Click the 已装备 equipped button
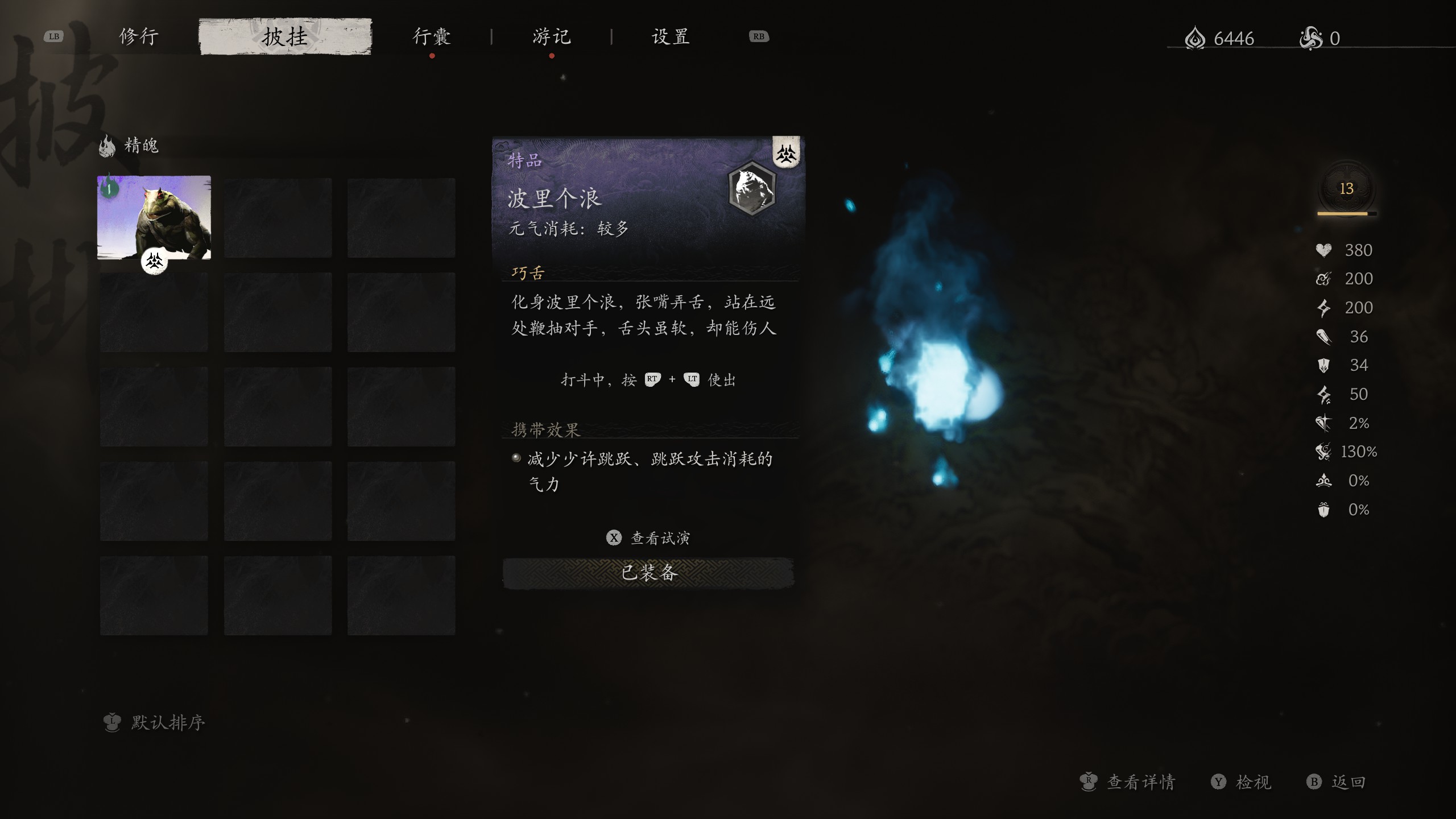This screenshot has height=819, width=1456. pos(648,573)
